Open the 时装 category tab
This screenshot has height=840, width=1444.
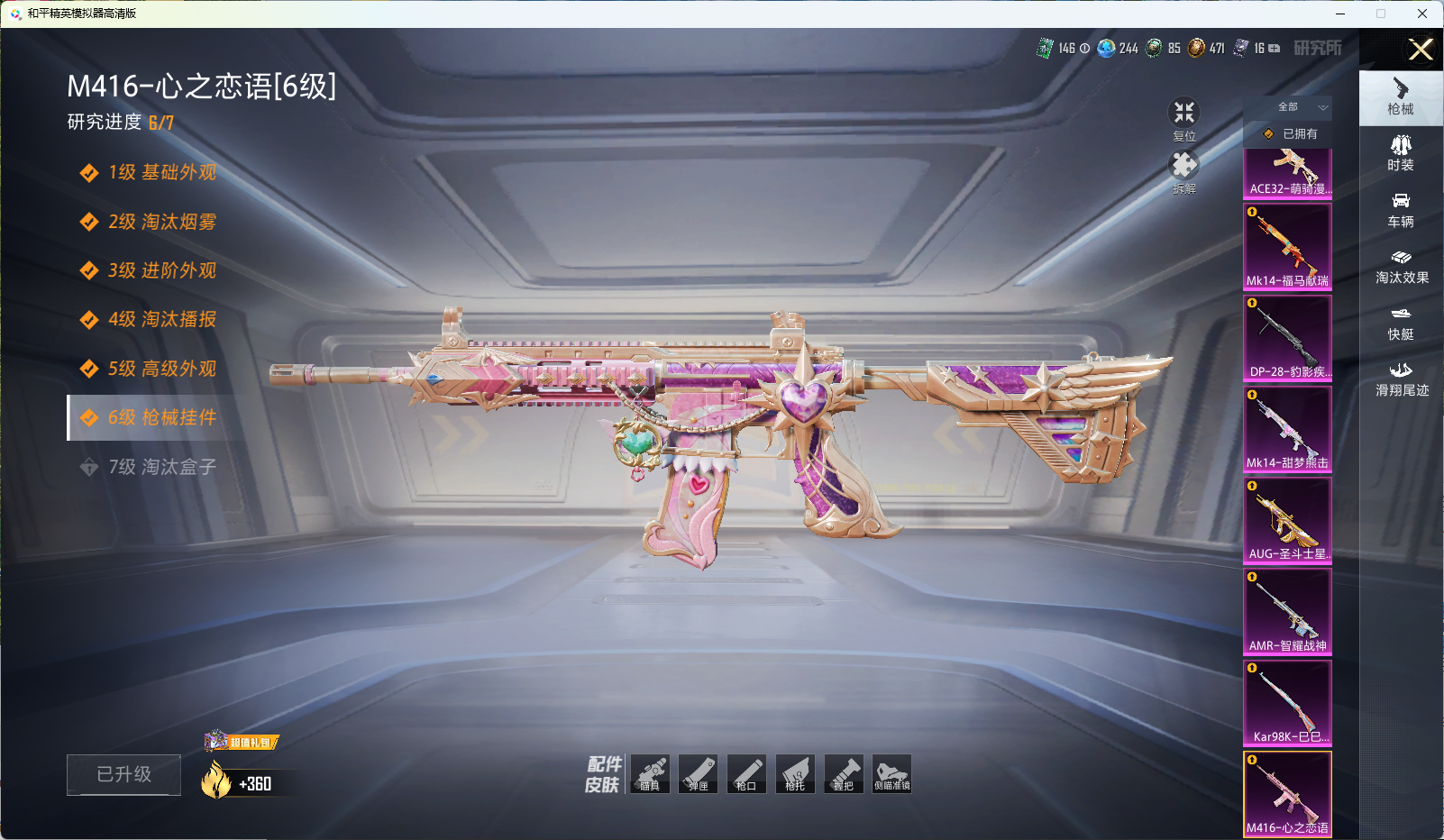[1401, 153]
